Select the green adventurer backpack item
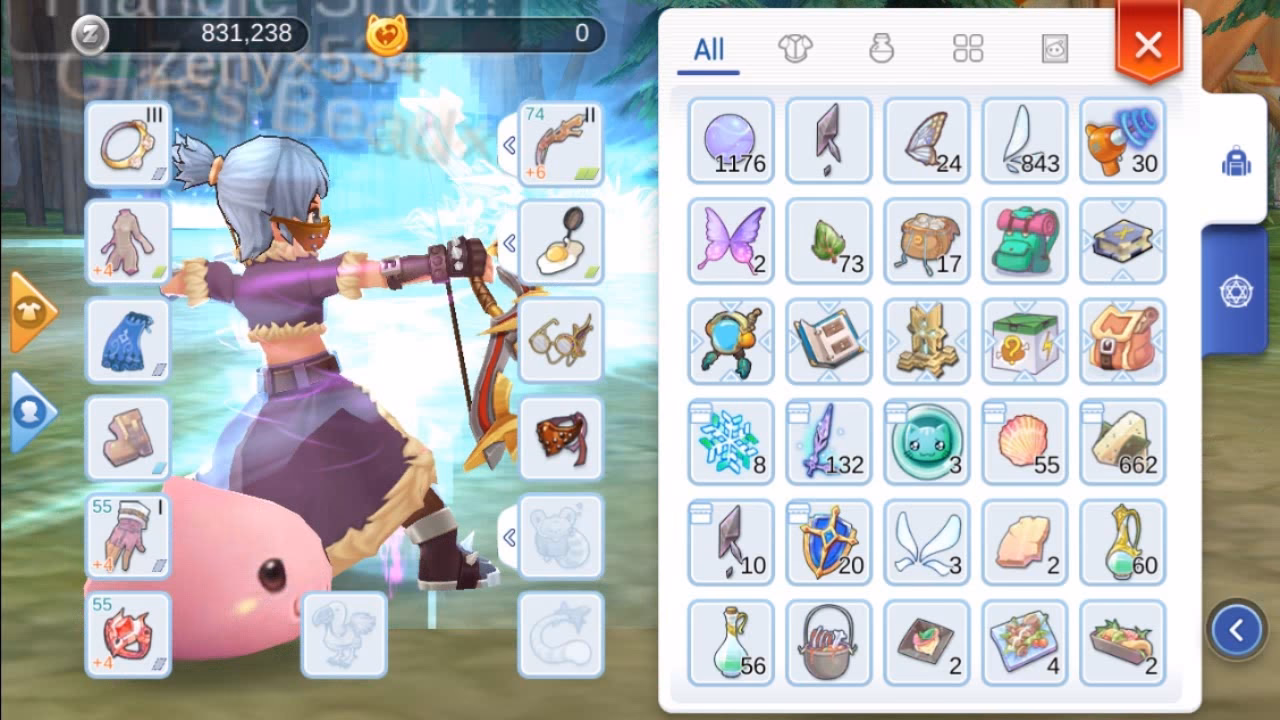 coord(1024,242)
